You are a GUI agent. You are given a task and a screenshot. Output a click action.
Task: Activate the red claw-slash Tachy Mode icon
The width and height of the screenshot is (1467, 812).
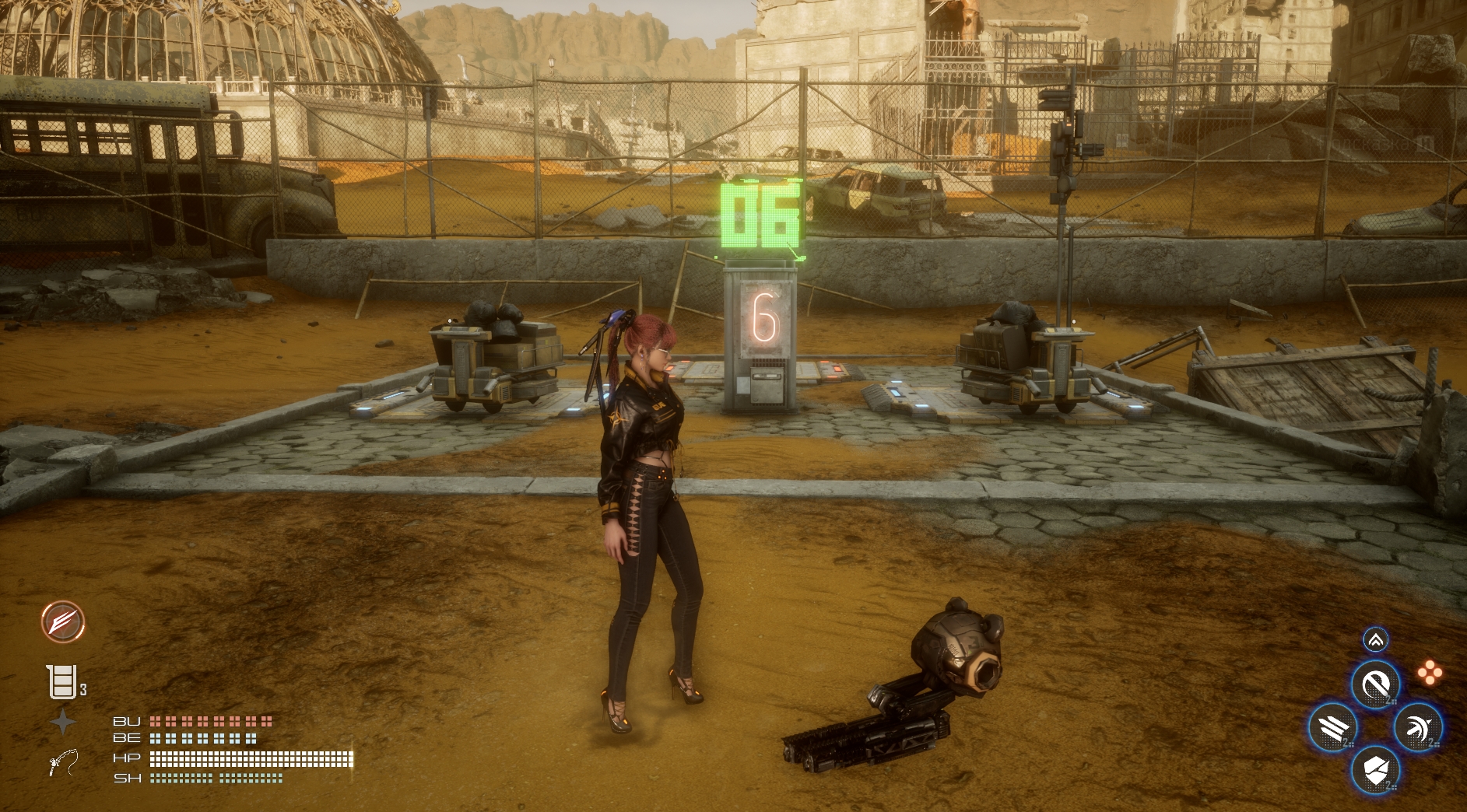pos(63,622)
